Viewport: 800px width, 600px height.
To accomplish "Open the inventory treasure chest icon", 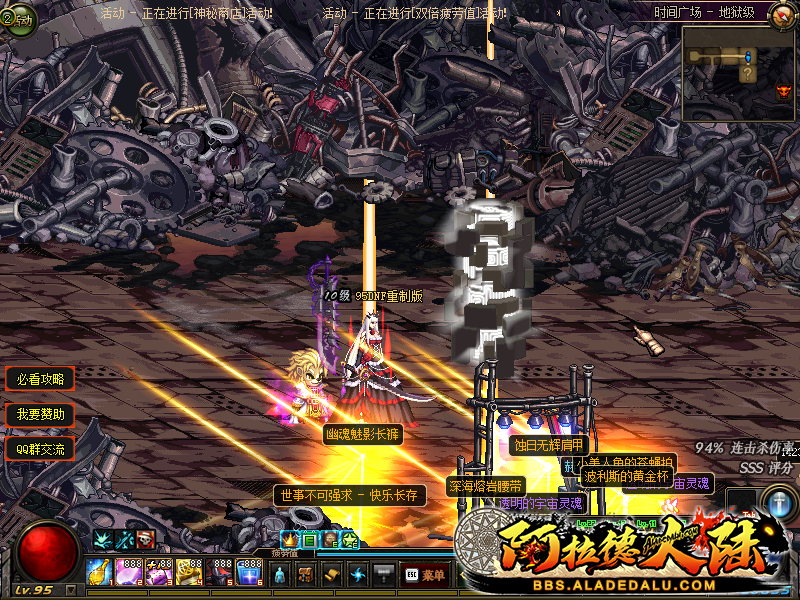I will click(307, 575).
